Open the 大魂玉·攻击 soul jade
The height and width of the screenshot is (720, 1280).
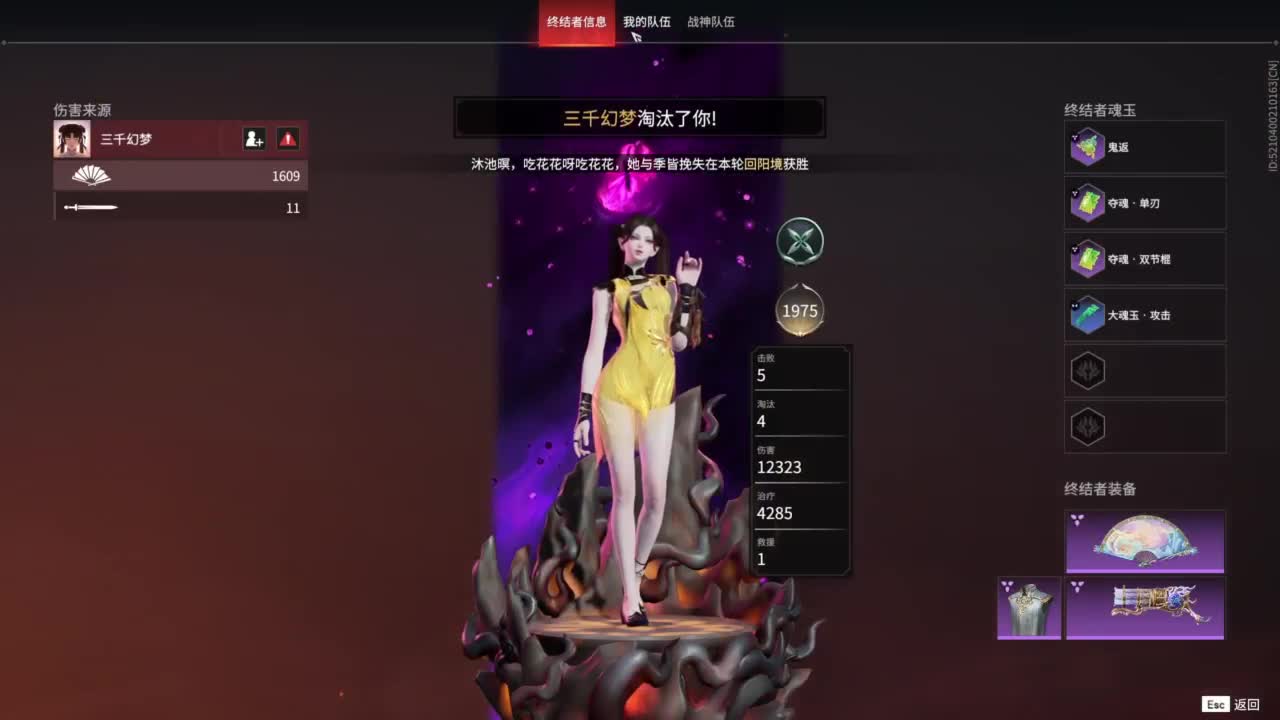[1144, 315]
